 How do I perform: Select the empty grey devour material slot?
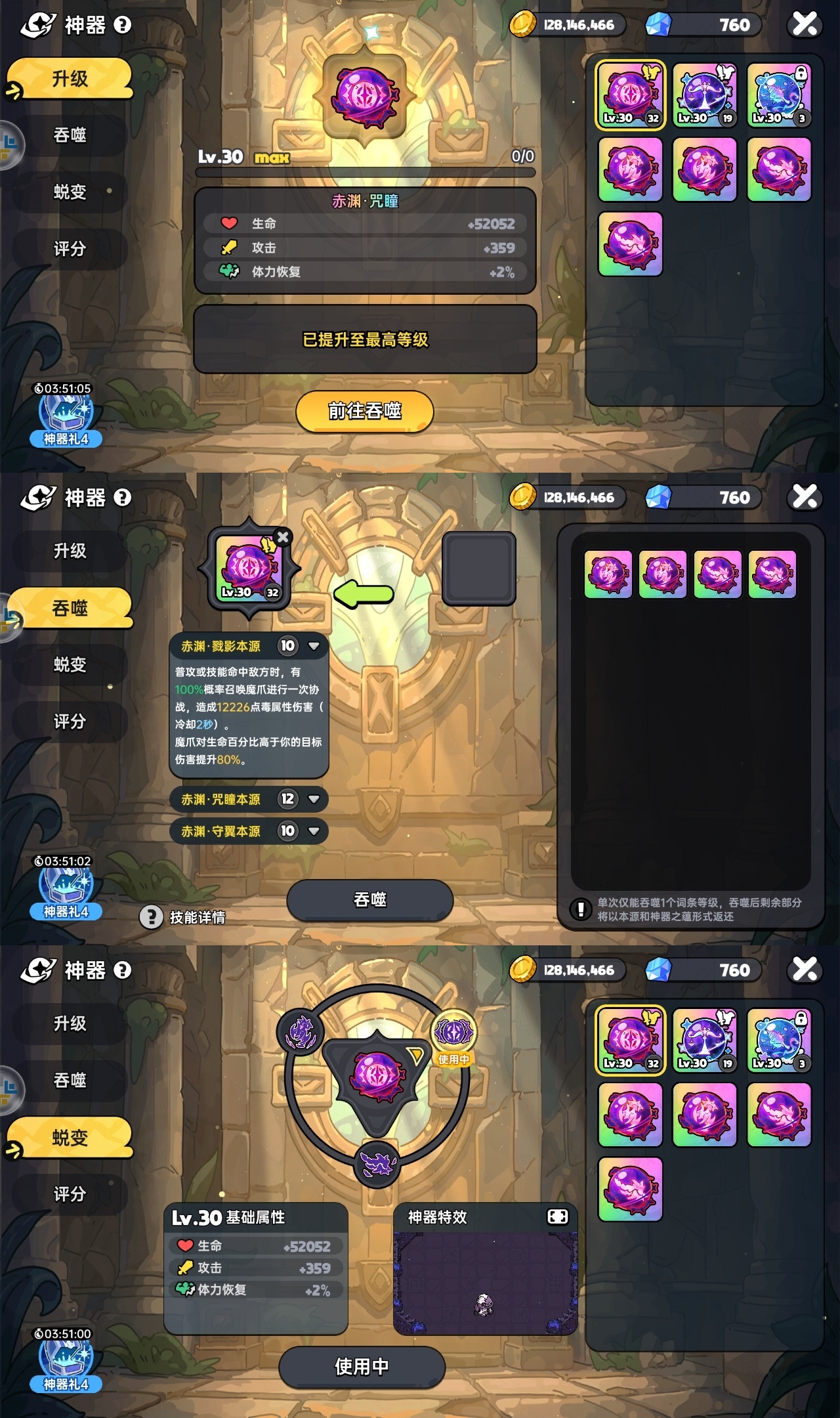(478, 569)
